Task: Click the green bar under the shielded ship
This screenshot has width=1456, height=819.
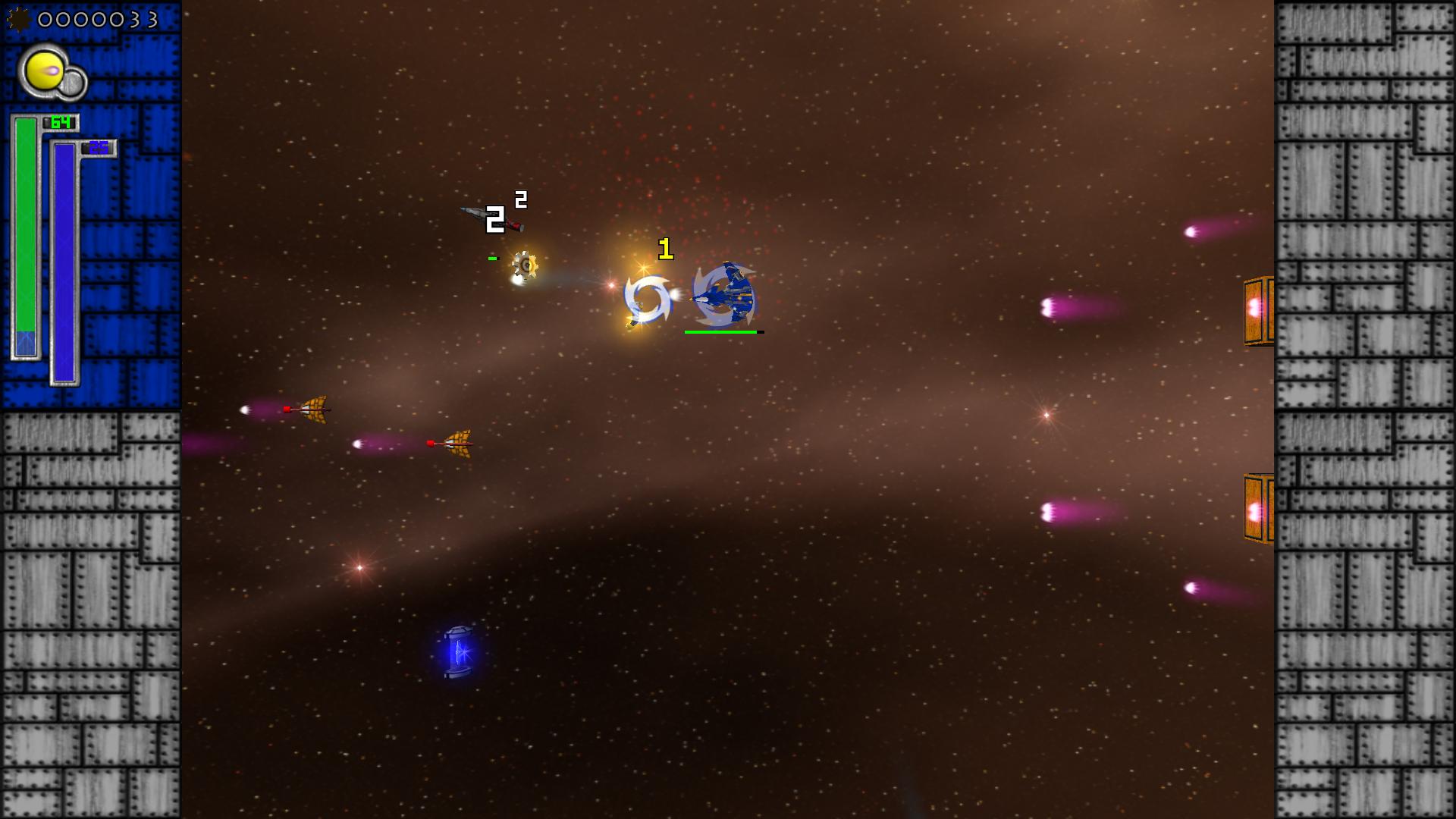Action: (721, 331)
